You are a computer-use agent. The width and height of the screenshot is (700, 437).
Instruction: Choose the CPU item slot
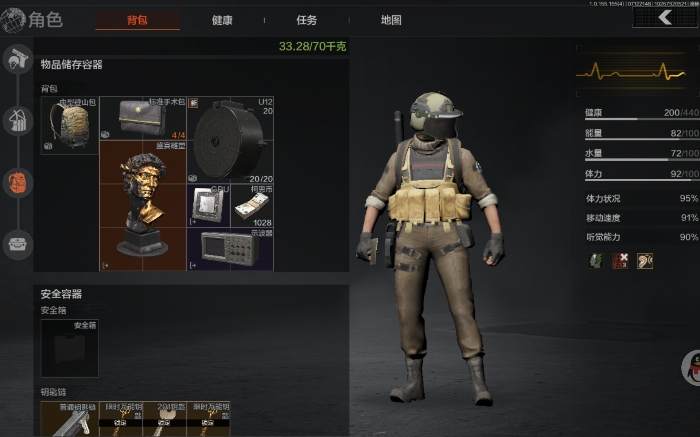210,205
